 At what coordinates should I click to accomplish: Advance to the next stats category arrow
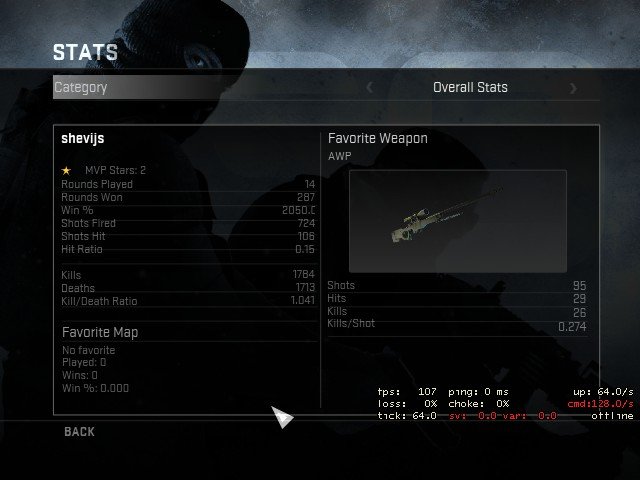pos(573,88)
